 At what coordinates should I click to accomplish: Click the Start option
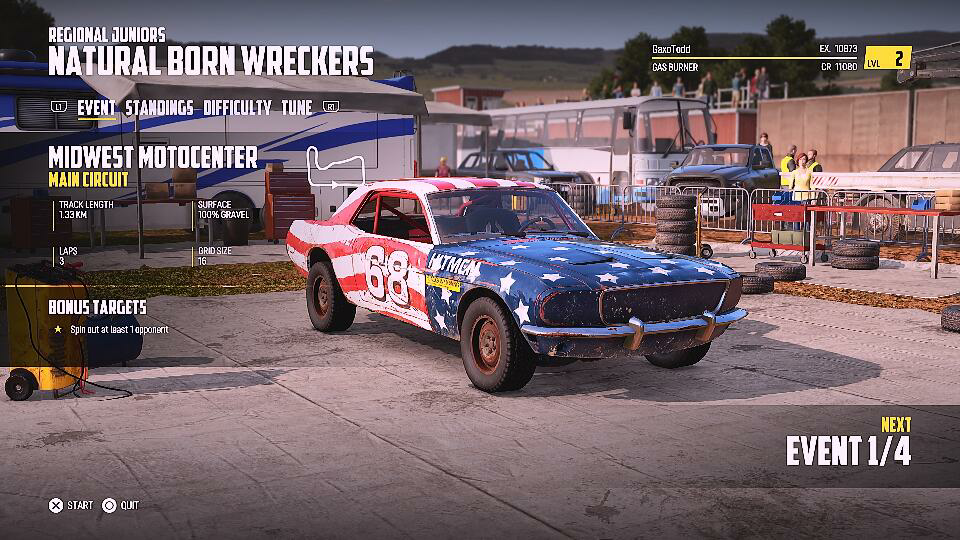(71, 505)
